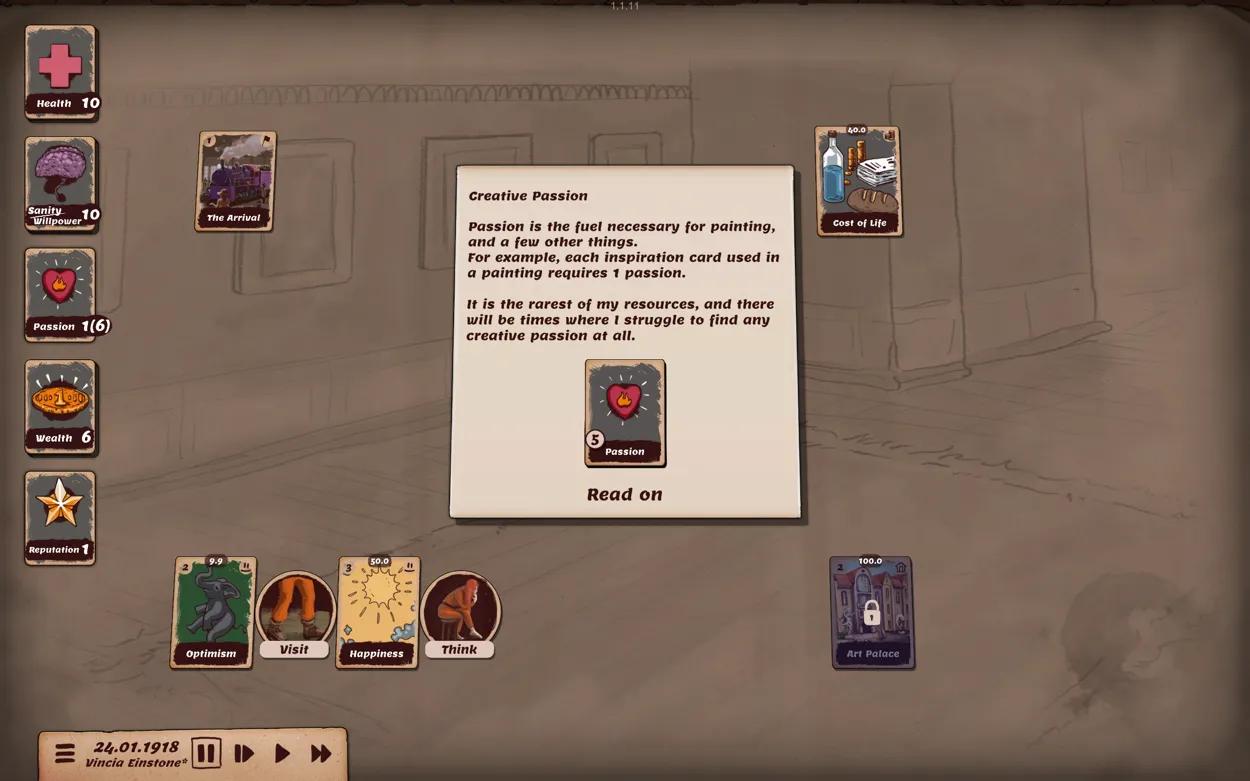This screenshot has height=781, width=1250.
Task: Activate fast forward speed
Action: coord(321,754)
